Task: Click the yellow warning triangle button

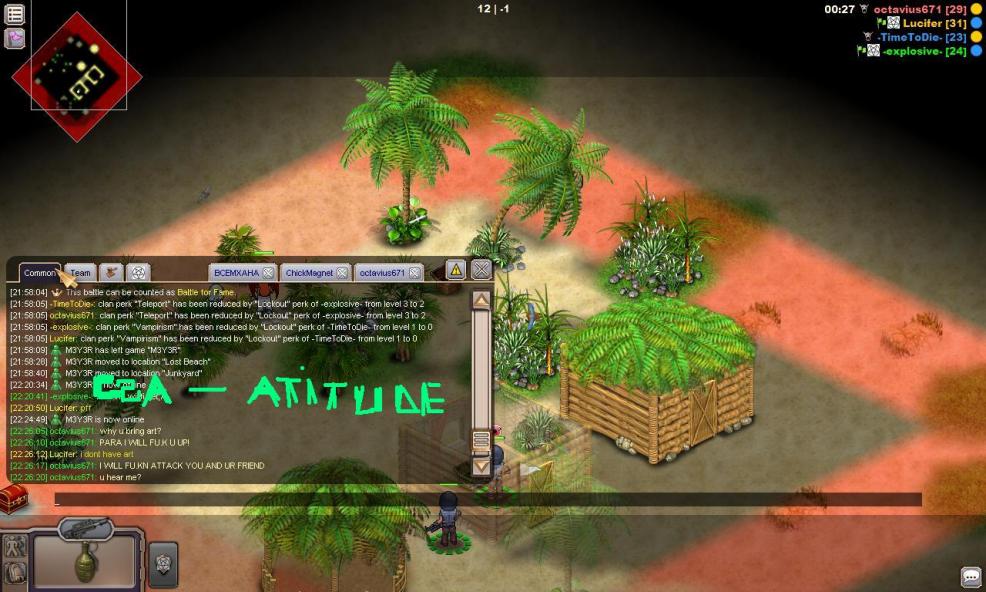Action: (455, 269)
